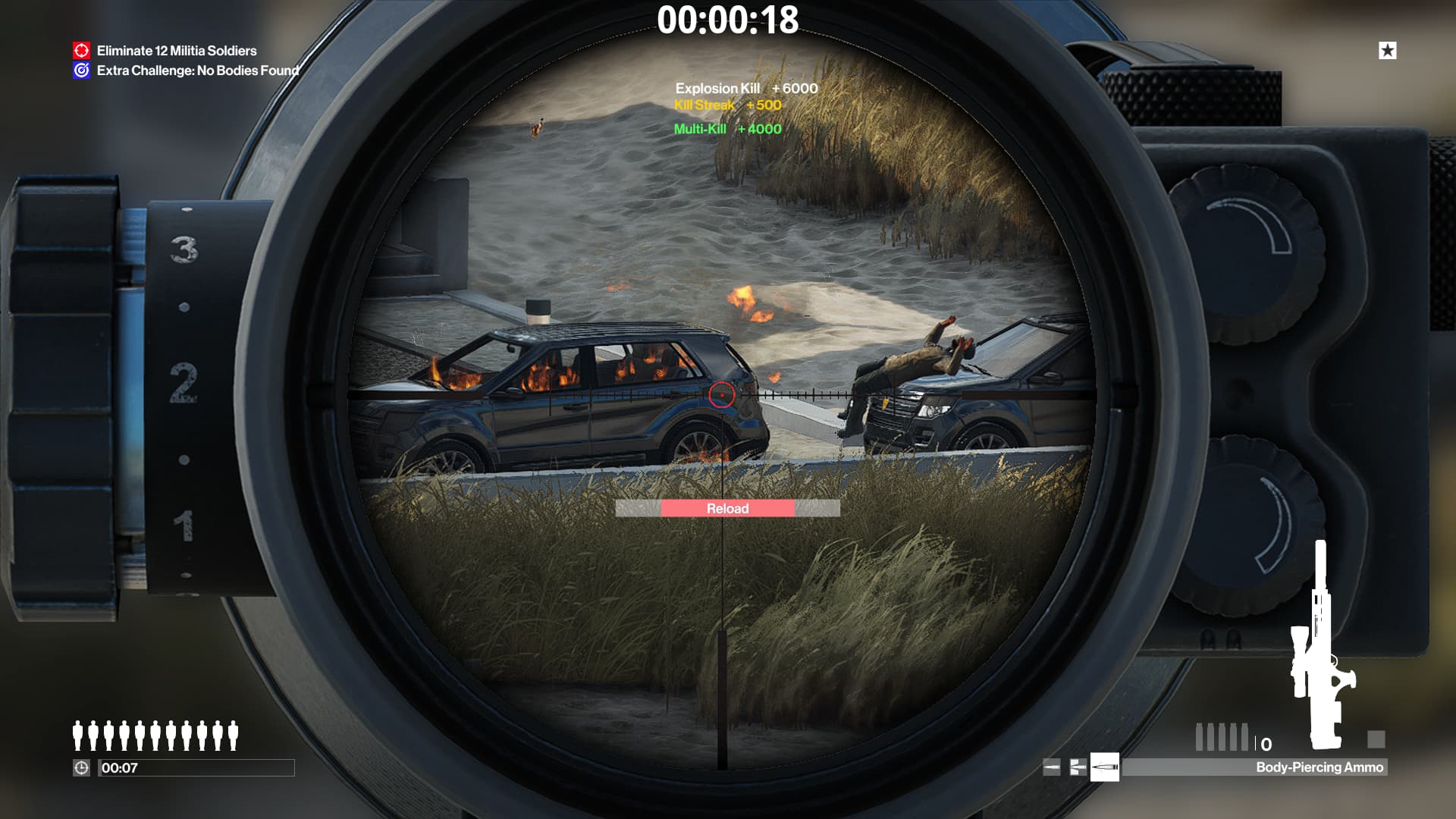Image resolution: width=1456 pixels, height=819 pixels.
Task: Click the clock icon beside the 00:07 timer
Action: coord(81,767)
